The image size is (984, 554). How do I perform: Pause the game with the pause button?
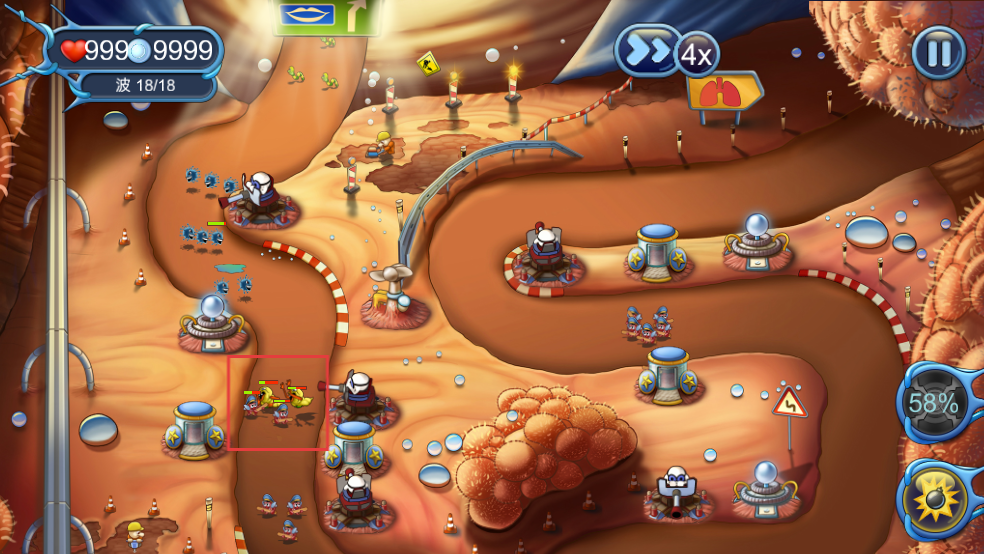coord(938,52)
